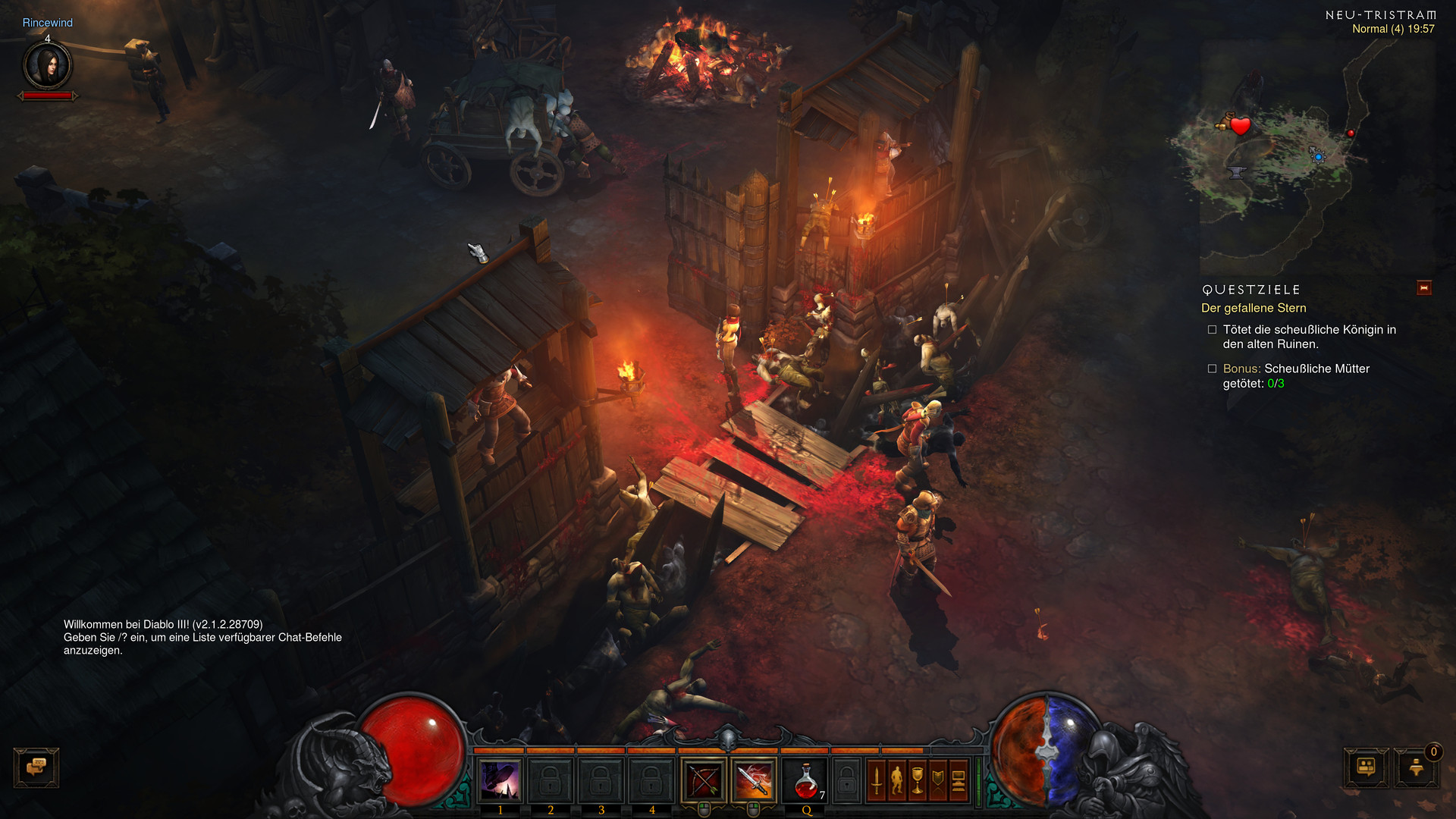Use the flaming sword secondary skill
This screenshot has width=1456, height=819.
click(x=754, y=780)
